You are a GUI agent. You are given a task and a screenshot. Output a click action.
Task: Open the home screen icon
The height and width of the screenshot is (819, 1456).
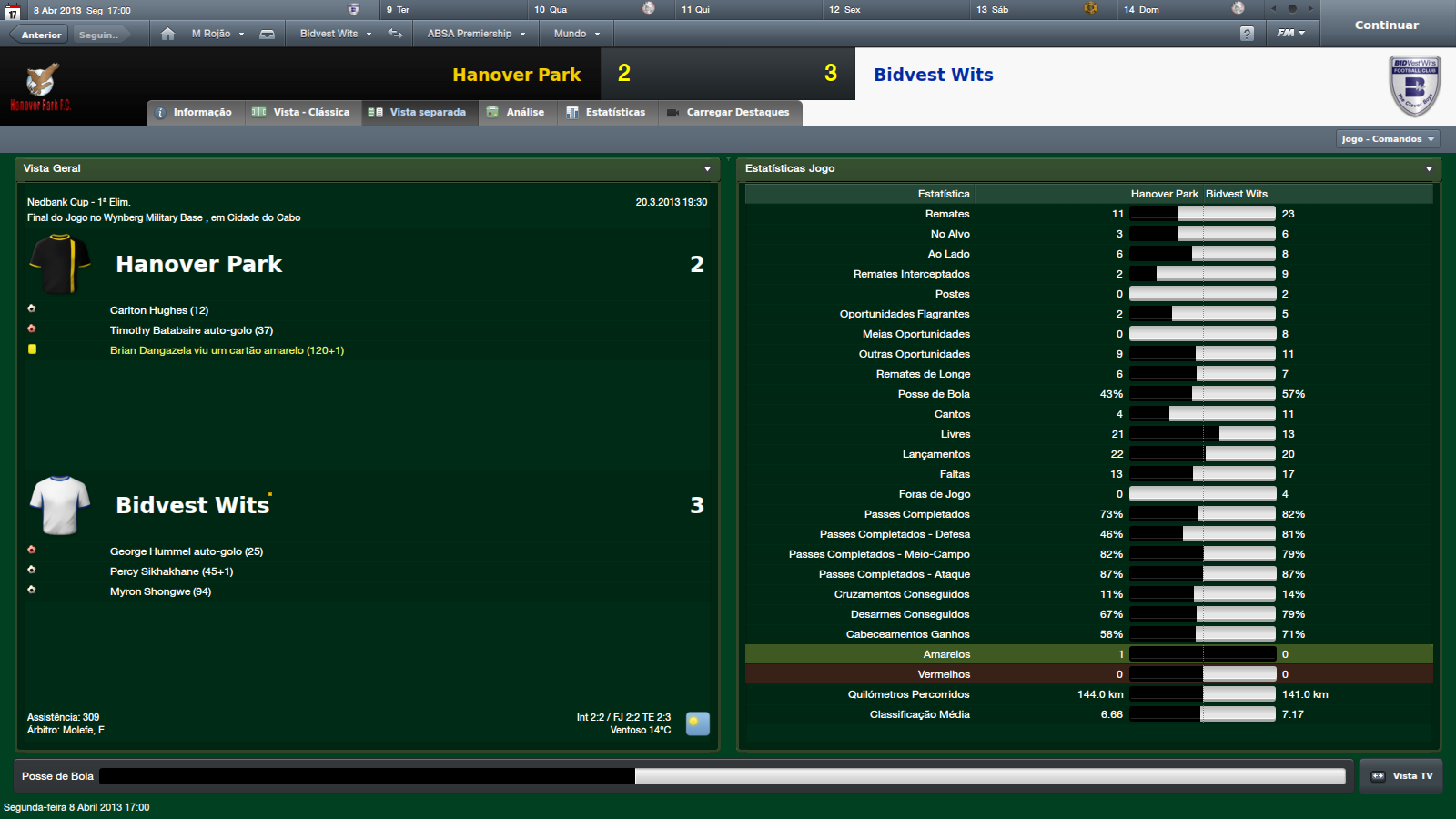(x=167, y=34)
